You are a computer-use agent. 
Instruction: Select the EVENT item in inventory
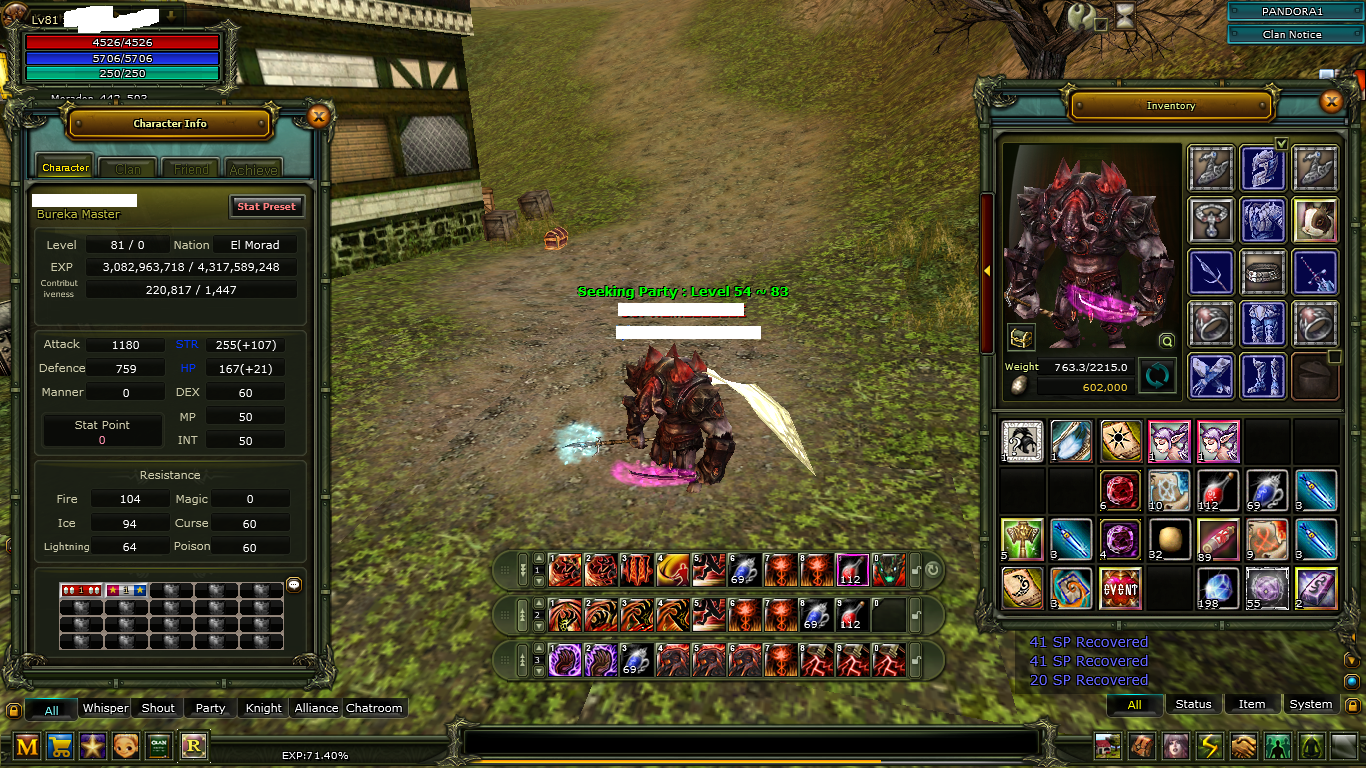pyautogui.click(x=1120, y=589)
